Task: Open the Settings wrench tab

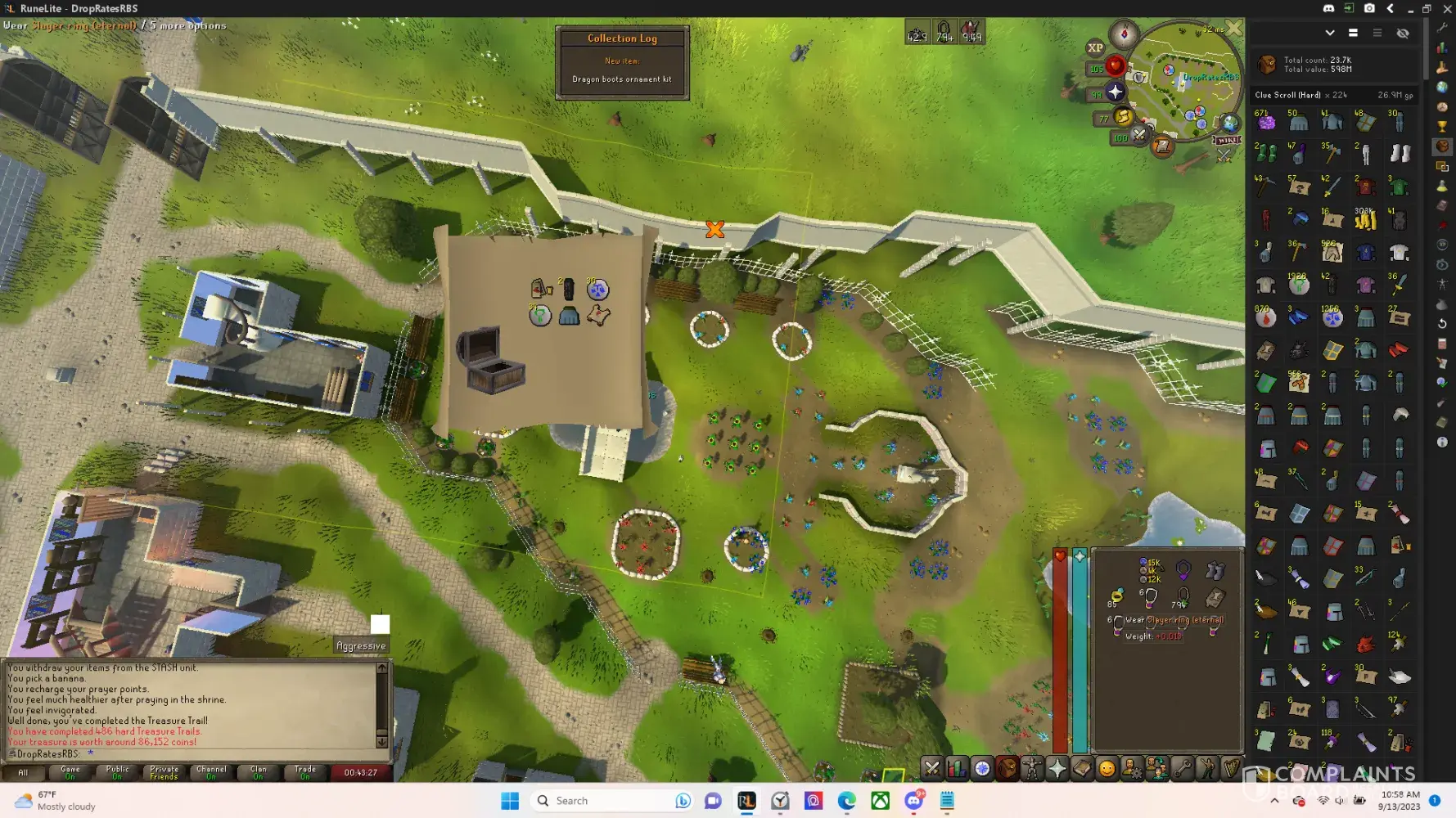Action: [1182, 768]
